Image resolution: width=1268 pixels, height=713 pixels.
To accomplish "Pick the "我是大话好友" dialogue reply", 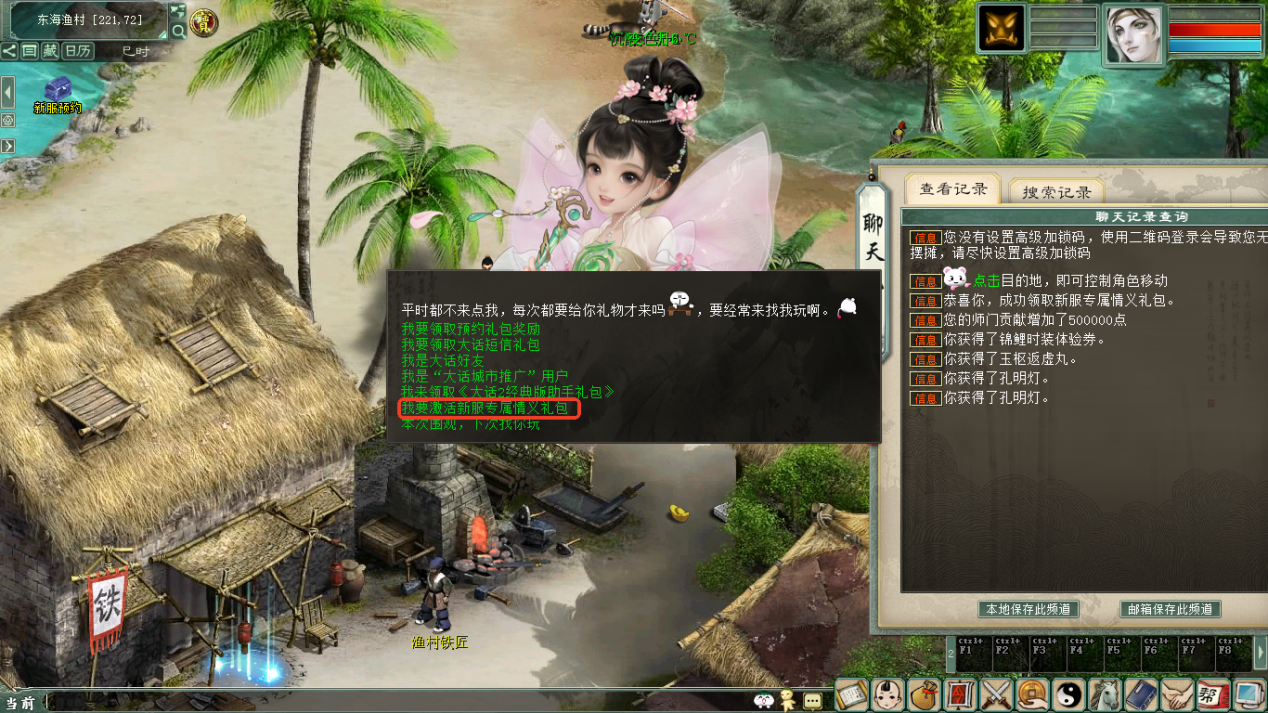I will point(442,361).
